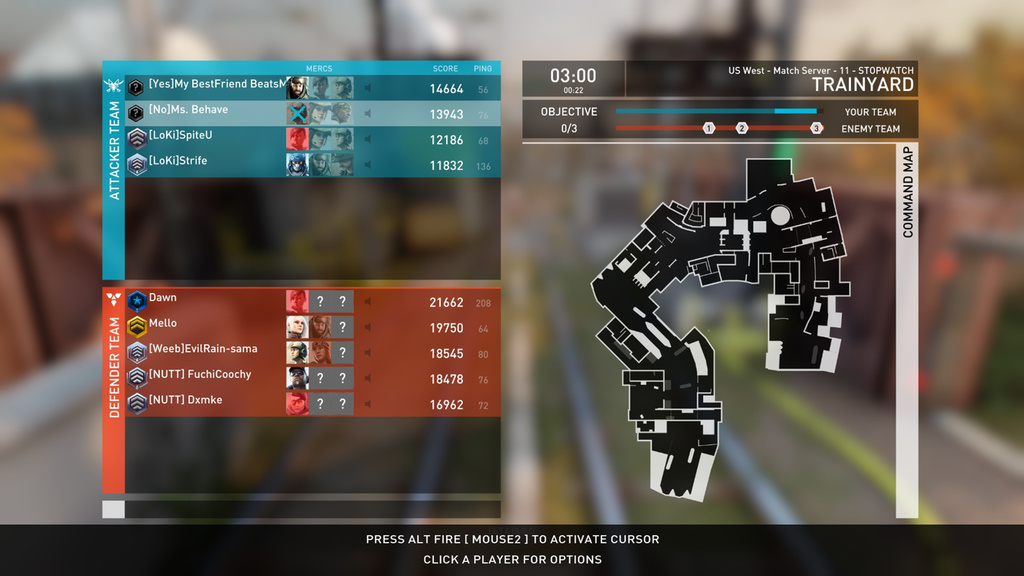Open options for [LoKi]Strife
The width and height of the screenshot is (1024, 576).
click(178, 161)
